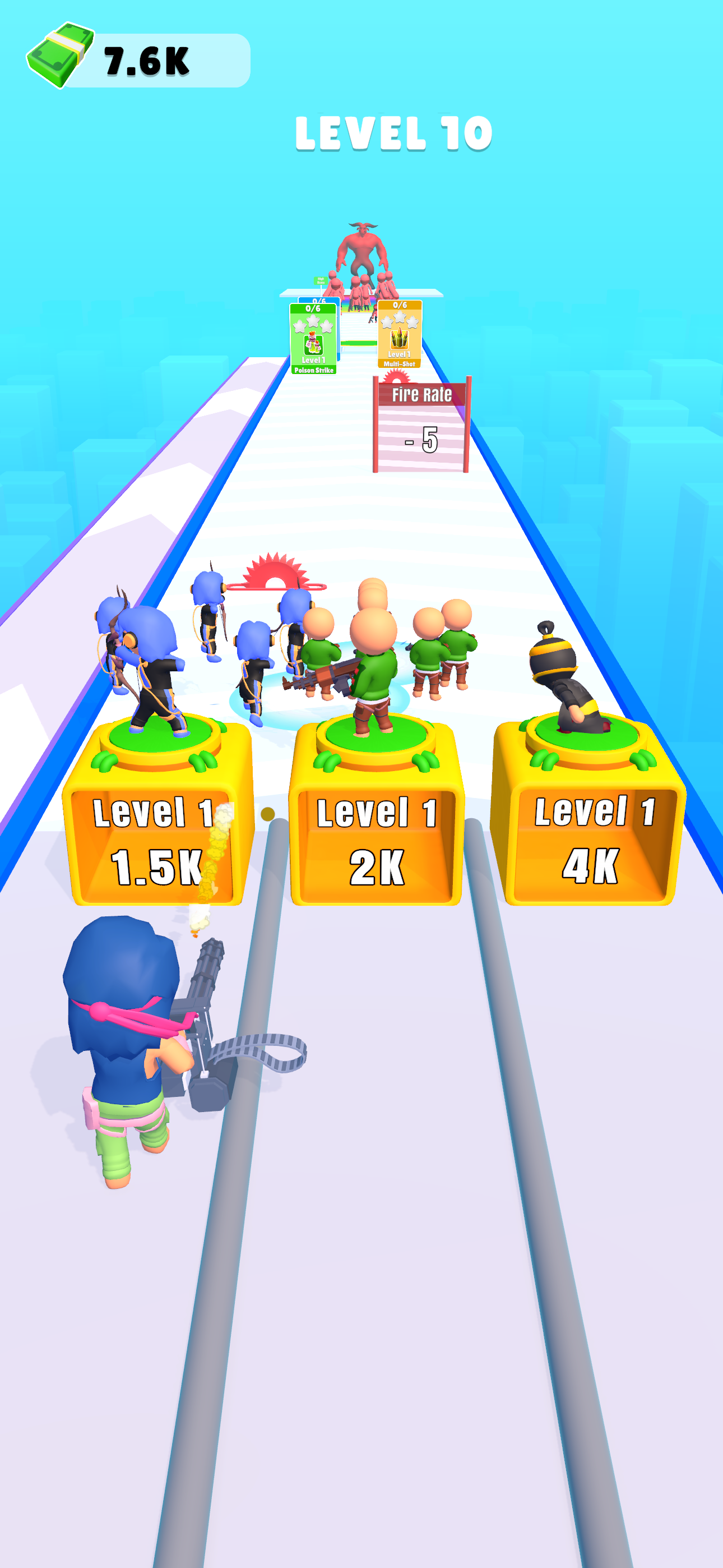Viewport: 723px width, 1568px height.
Task: Tap the 0/6 counter on Multi-Shot card
Action: point(400,305)
